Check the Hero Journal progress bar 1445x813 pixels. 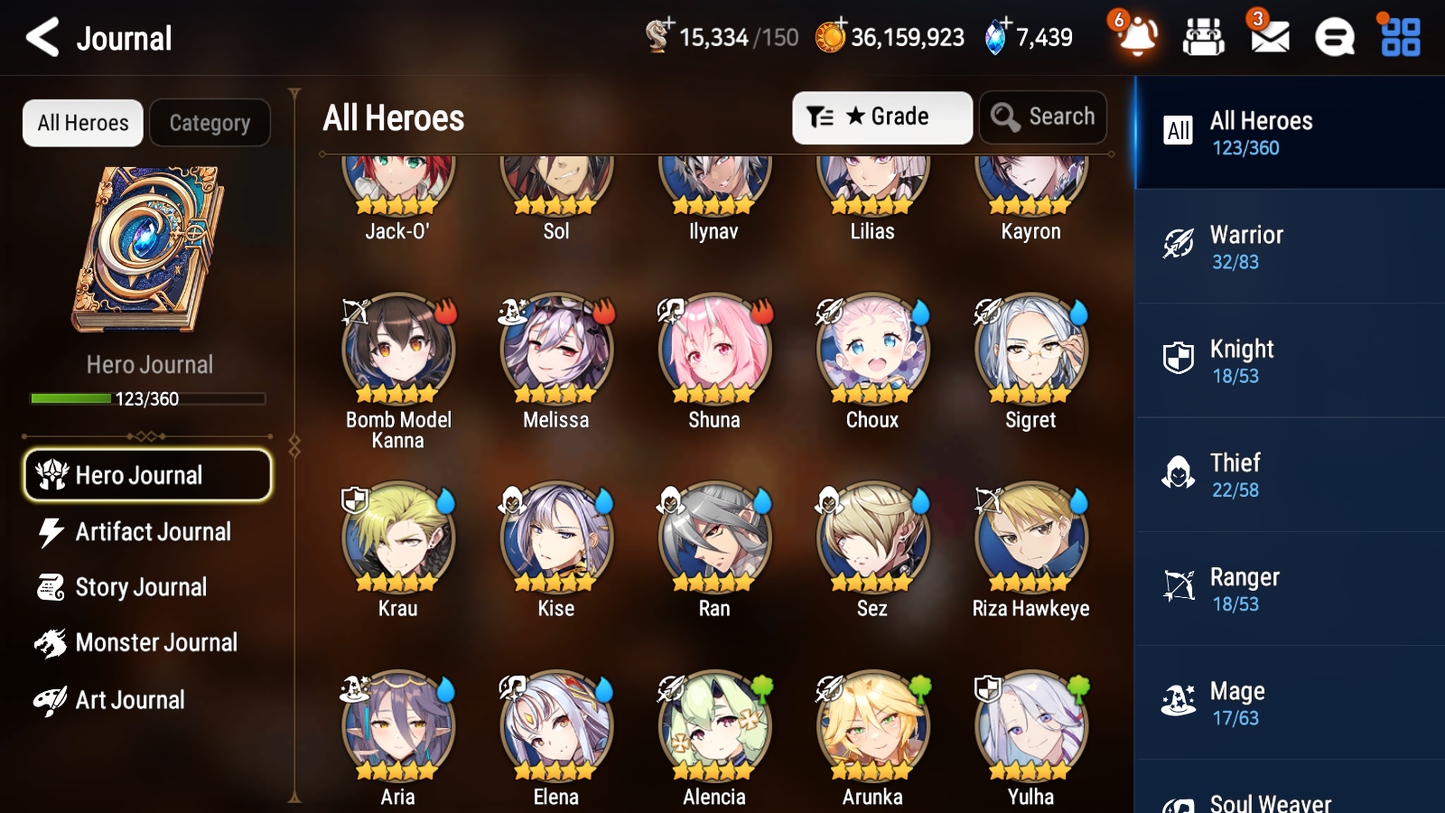(x=149, y=398)
